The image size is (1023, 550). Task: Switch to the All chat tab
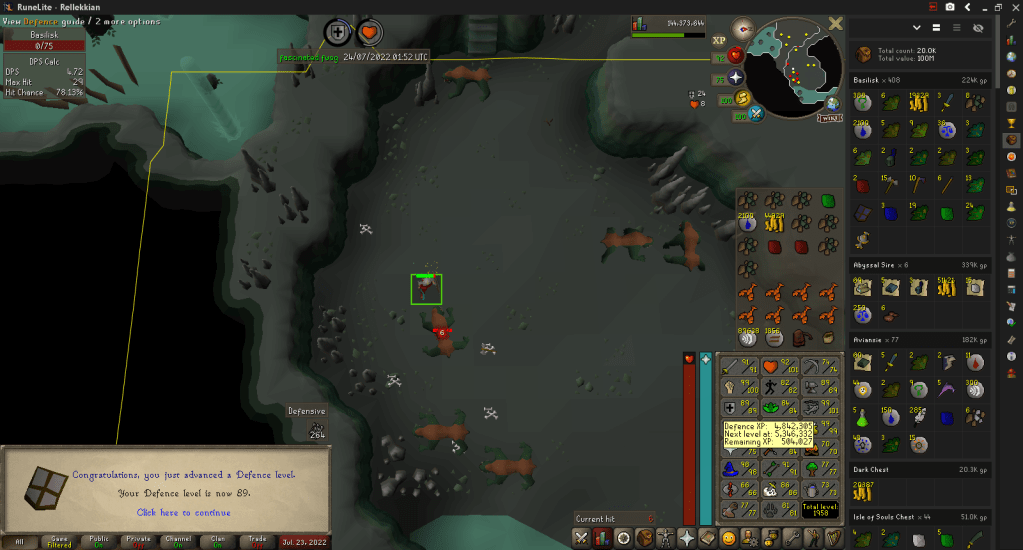point(20,540)
